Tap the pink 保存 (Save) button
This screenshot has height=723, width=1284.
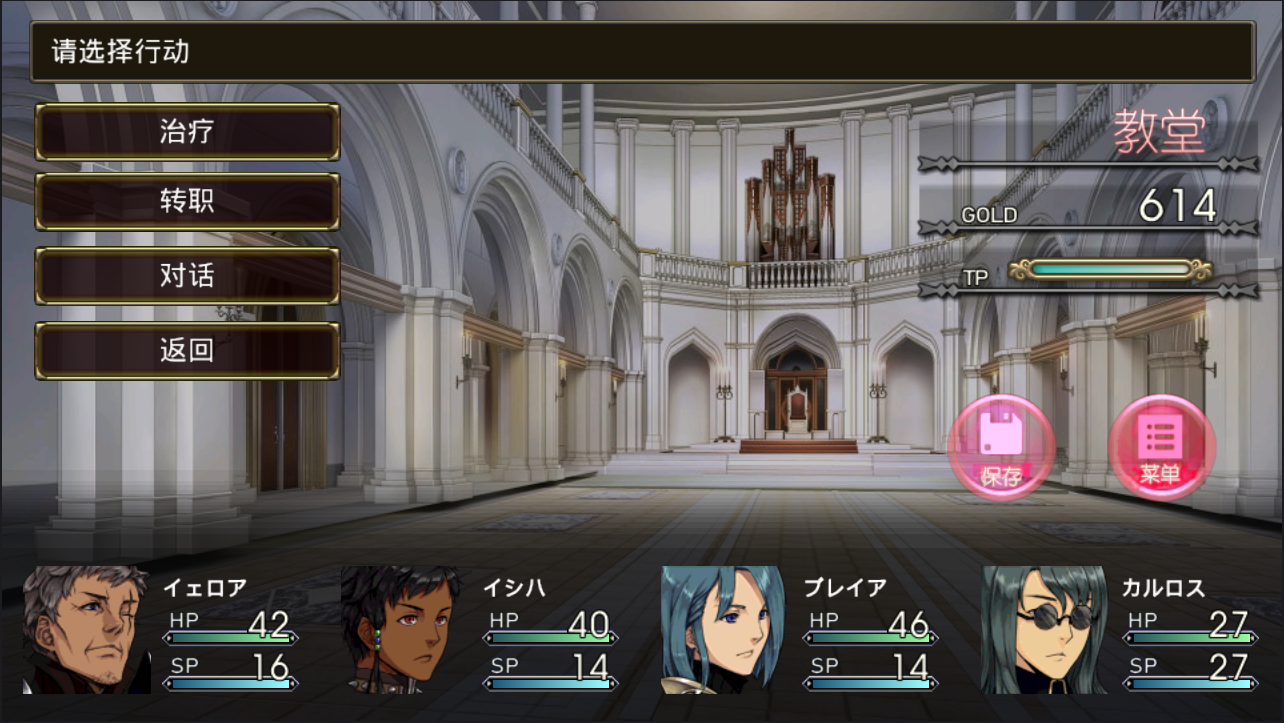(x=1001, y=447)
